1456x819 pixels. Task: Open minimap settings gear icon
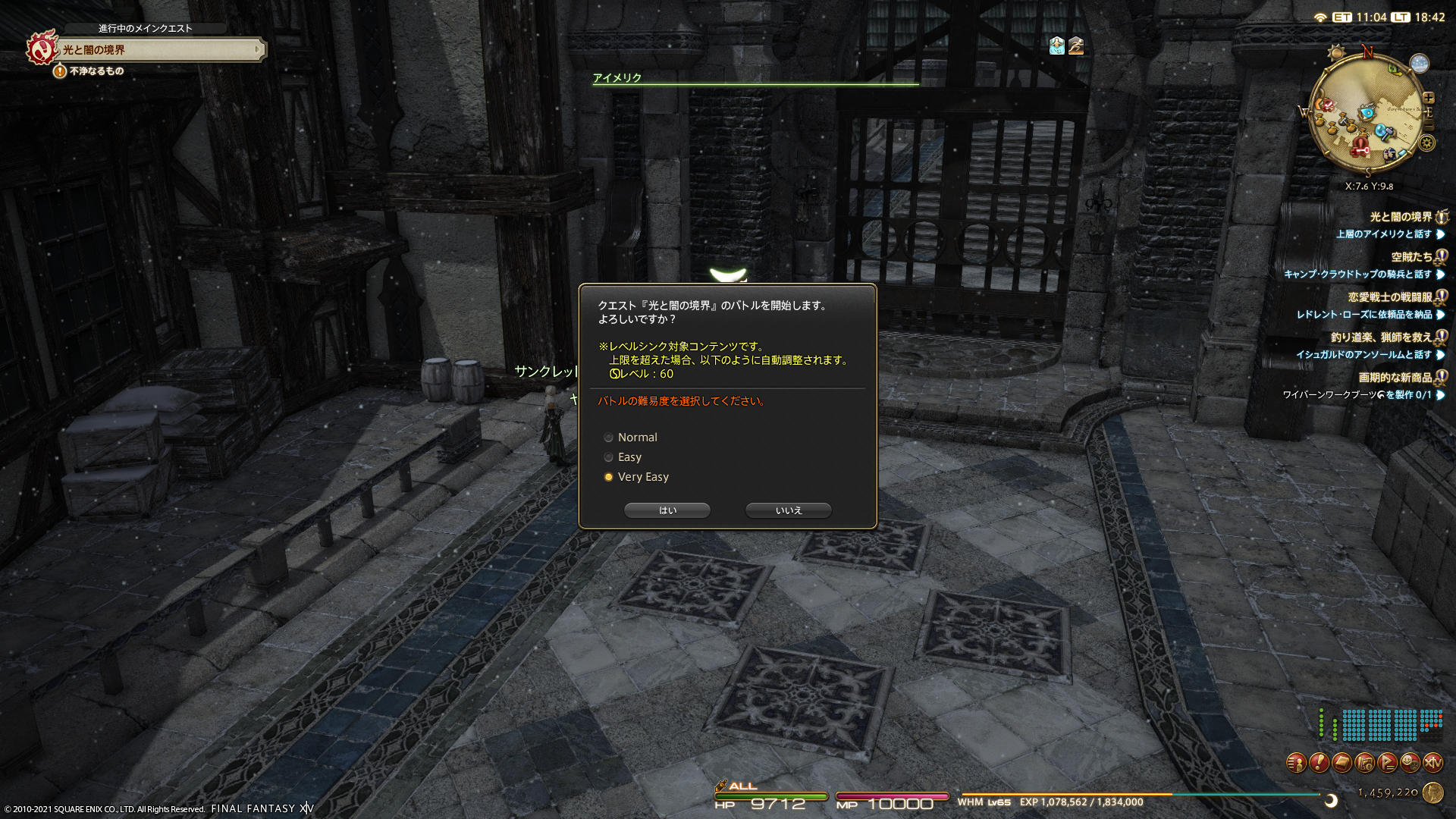pyautogui.click(x=1427, y=143)
